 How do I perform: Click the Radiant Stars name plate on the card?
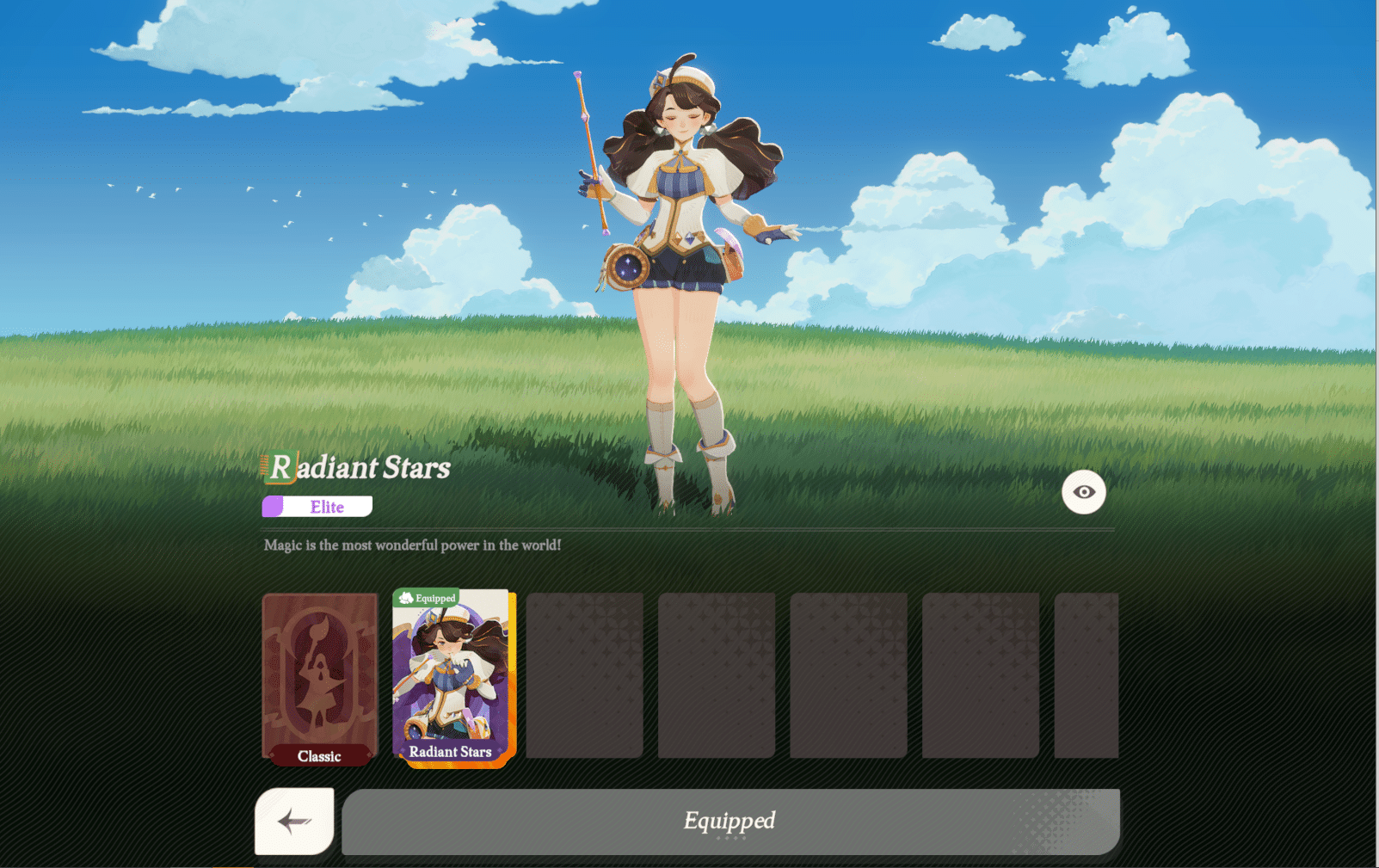pos(451,751)
